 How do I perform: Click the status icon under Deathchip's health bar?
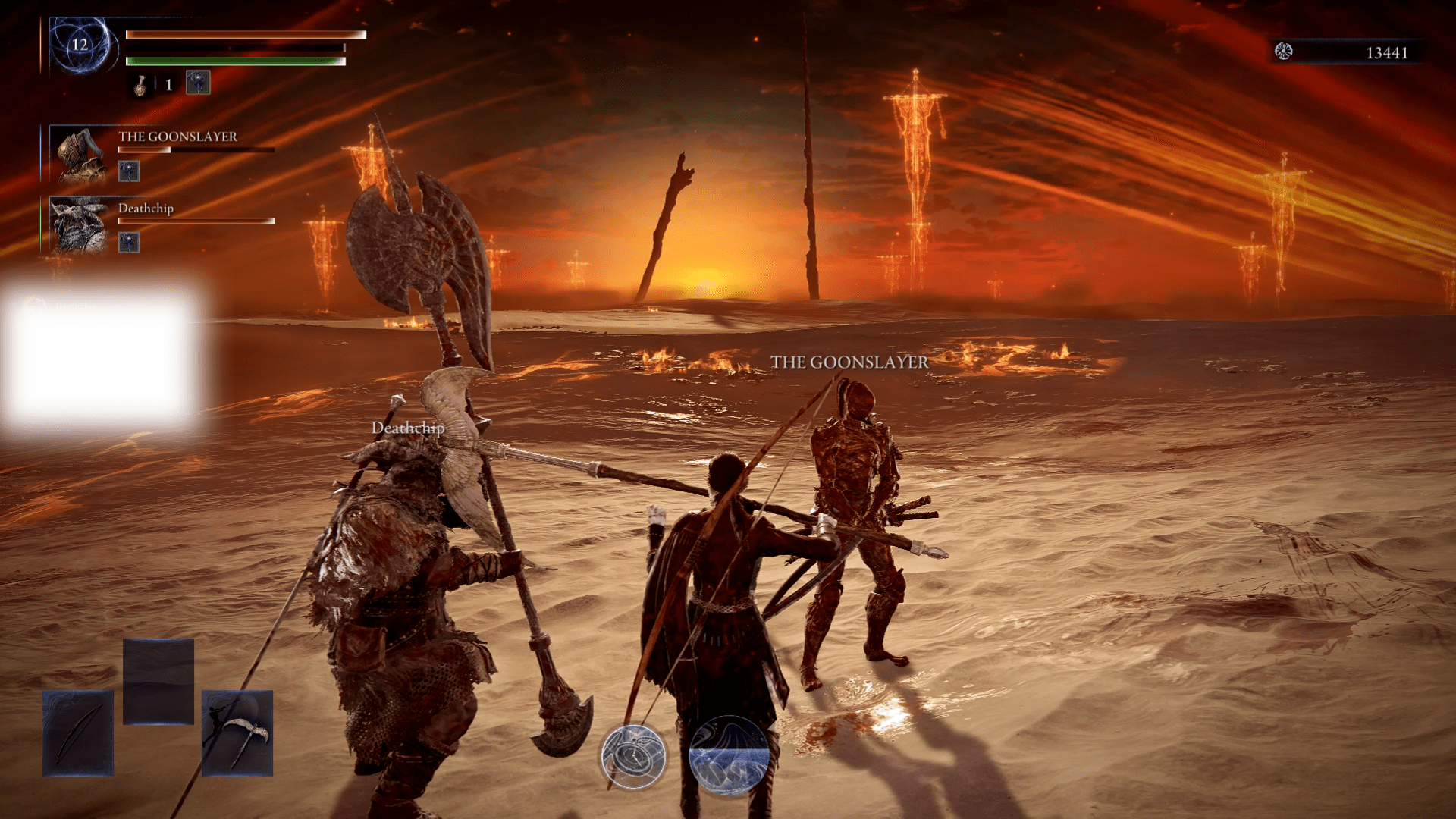129,243
